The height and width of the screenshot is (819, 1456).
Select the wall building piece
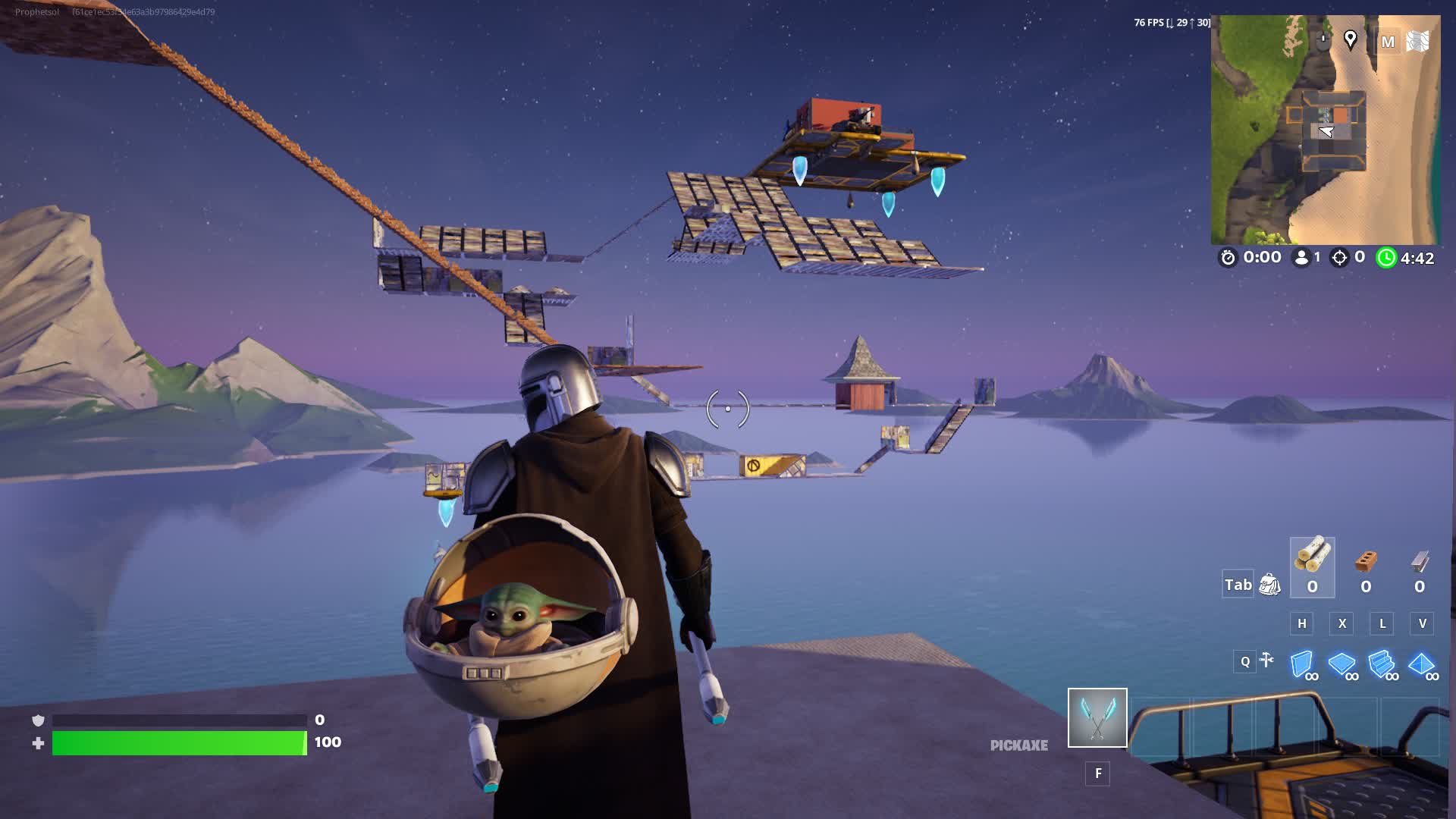pyautogui.click(x=1302, y=664)
